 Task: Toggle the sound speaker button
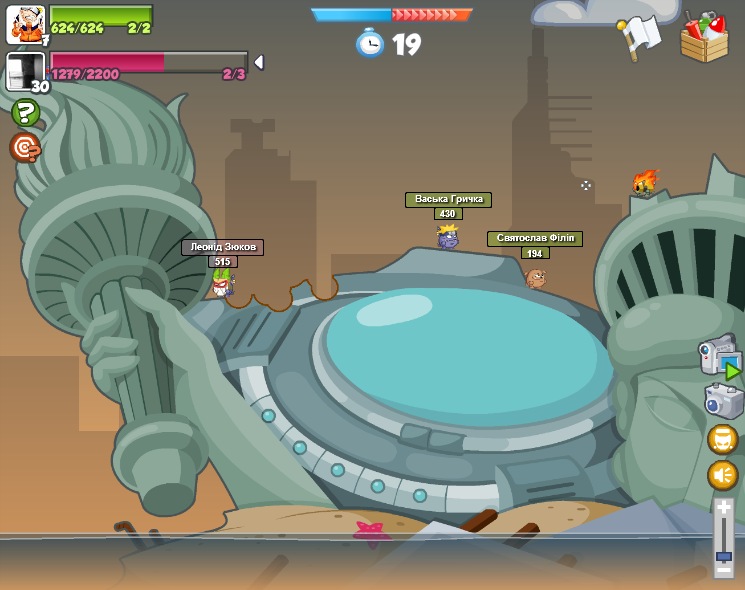(x=722, y=474)
